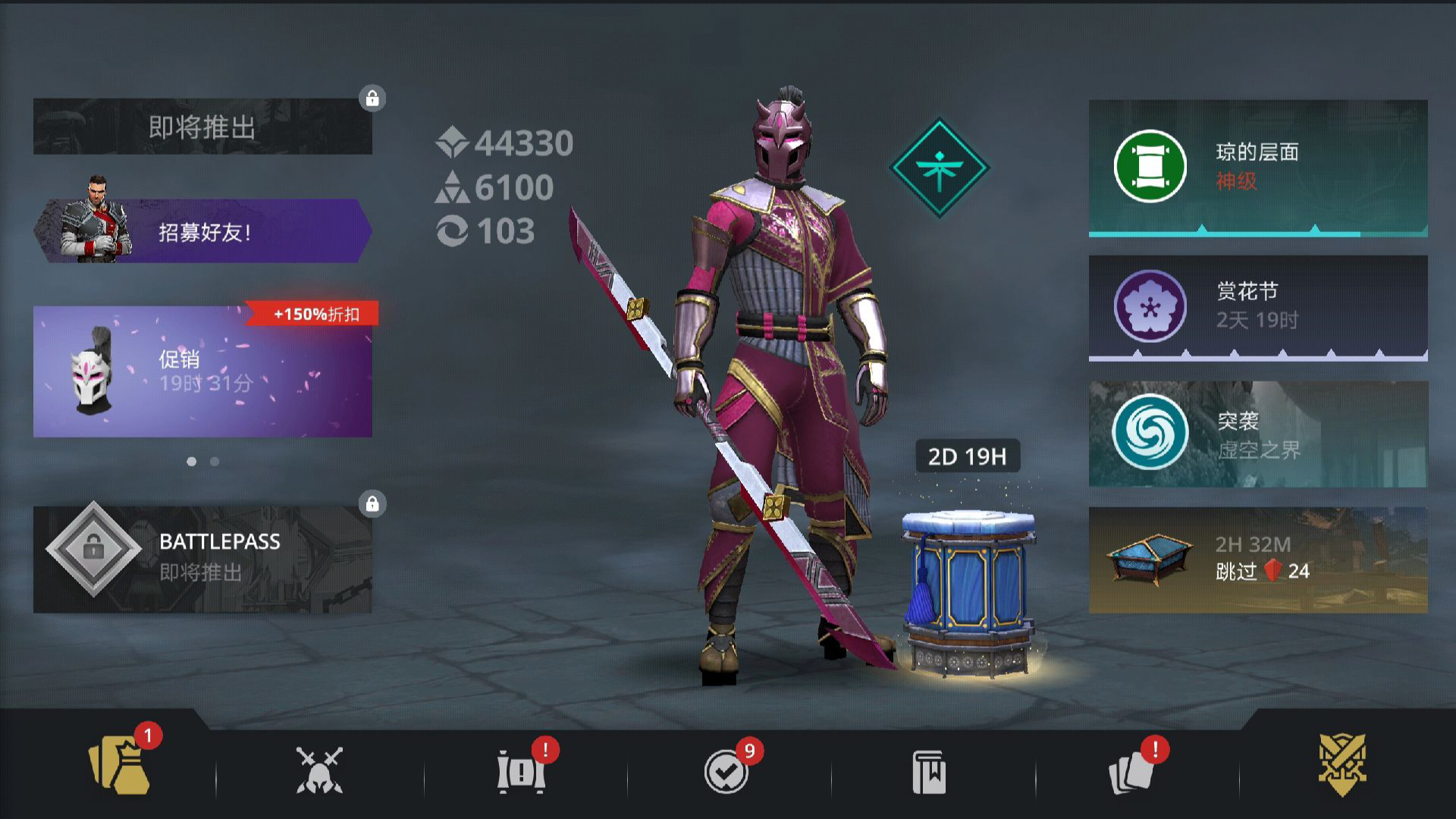This screenshot has width=1456, height=819.
Task: Open the crossed swords helmet equipment menu
Action: pos(319,770)
